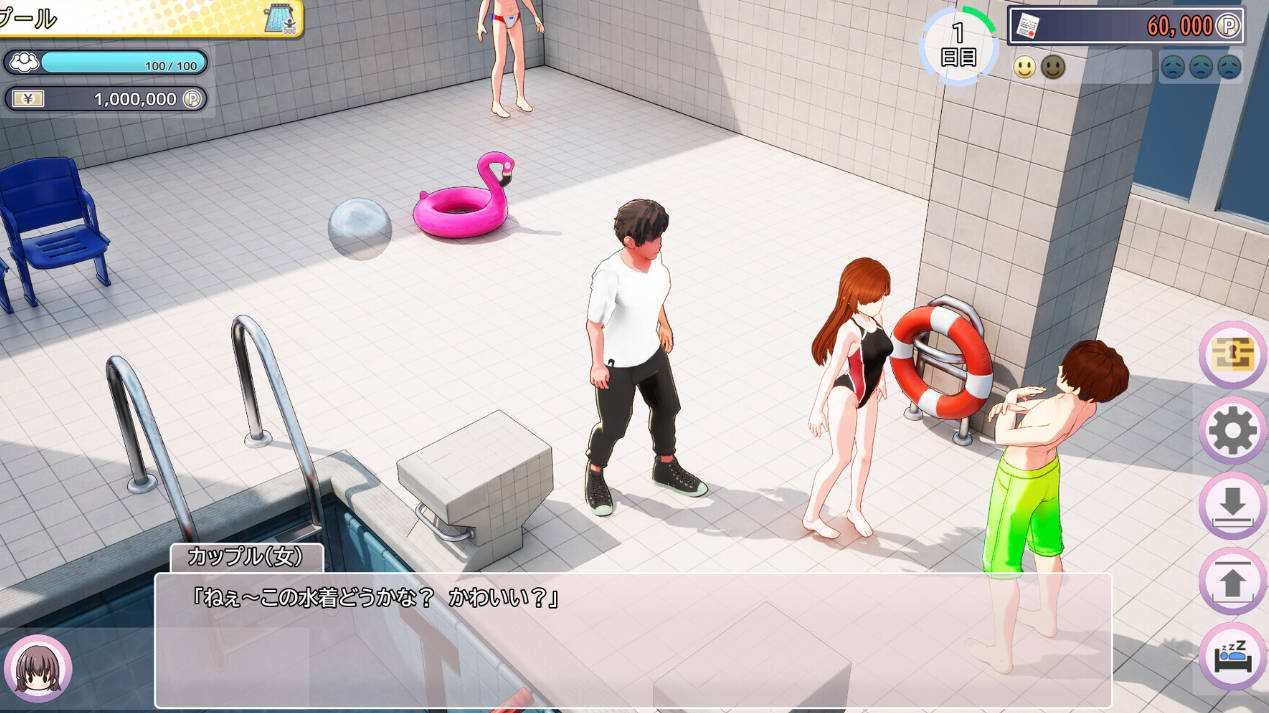
Task: Click the girl portrait icon by dialogue
Action: (38, 668)
